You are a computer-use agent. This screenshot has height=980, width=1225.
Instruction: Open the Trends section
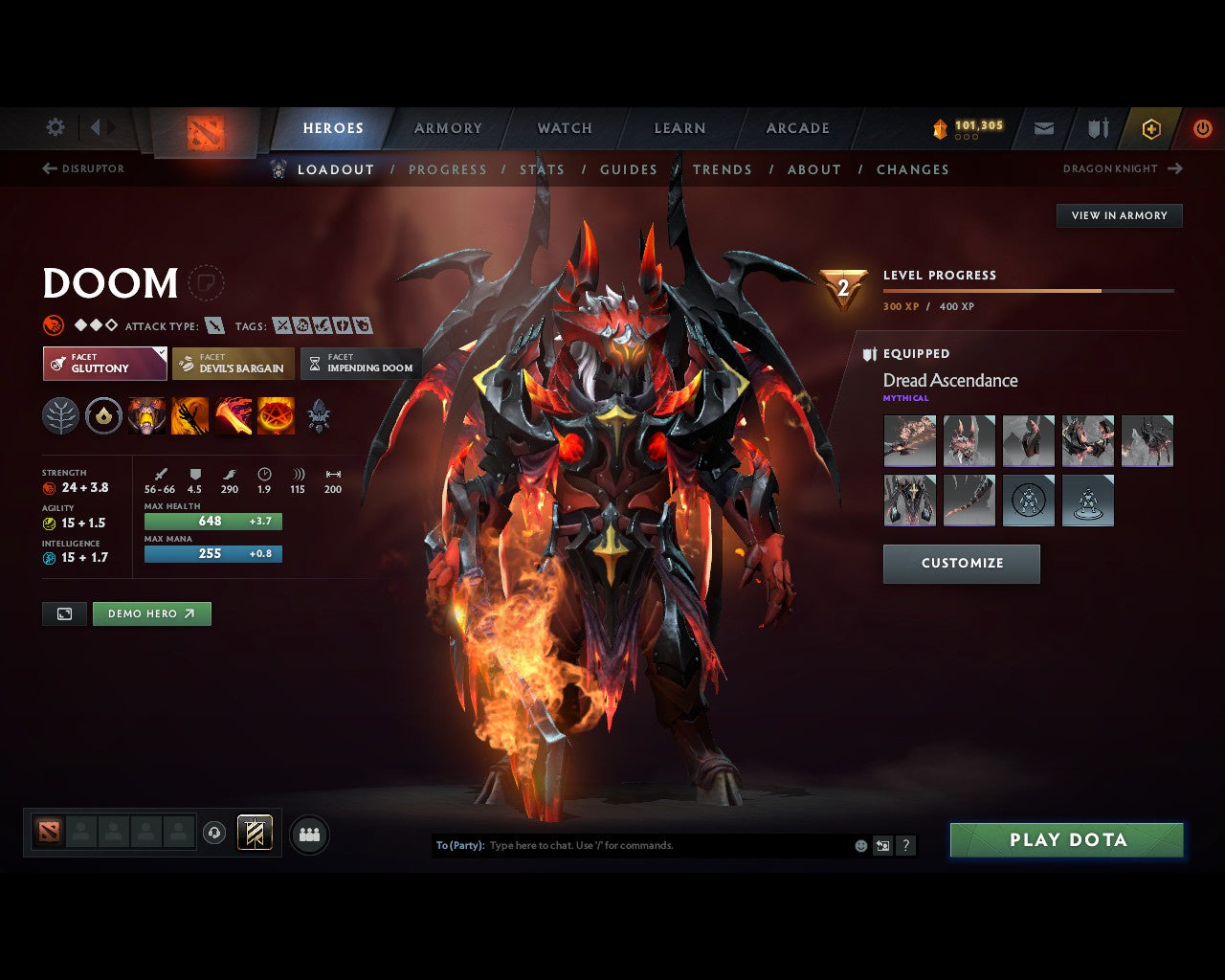(722, 169)
